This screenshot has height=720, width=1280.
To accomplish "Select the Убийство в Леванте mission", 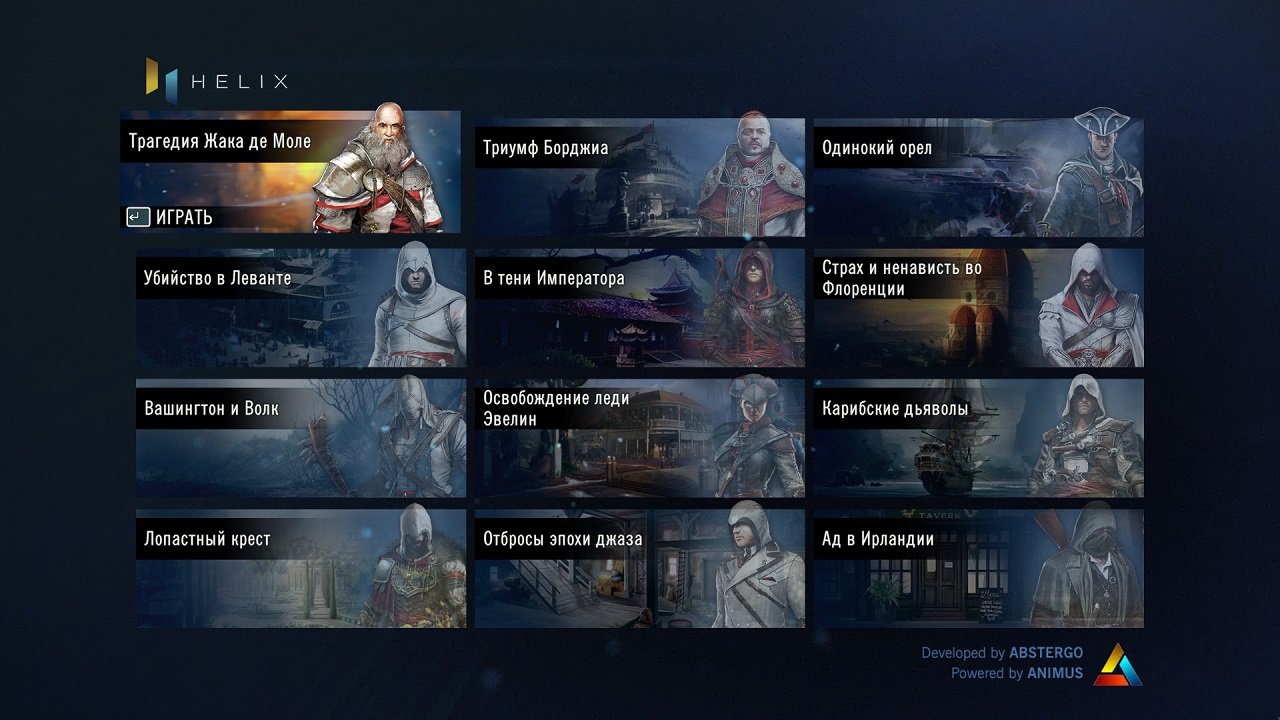I will click(x=301, y=307).
